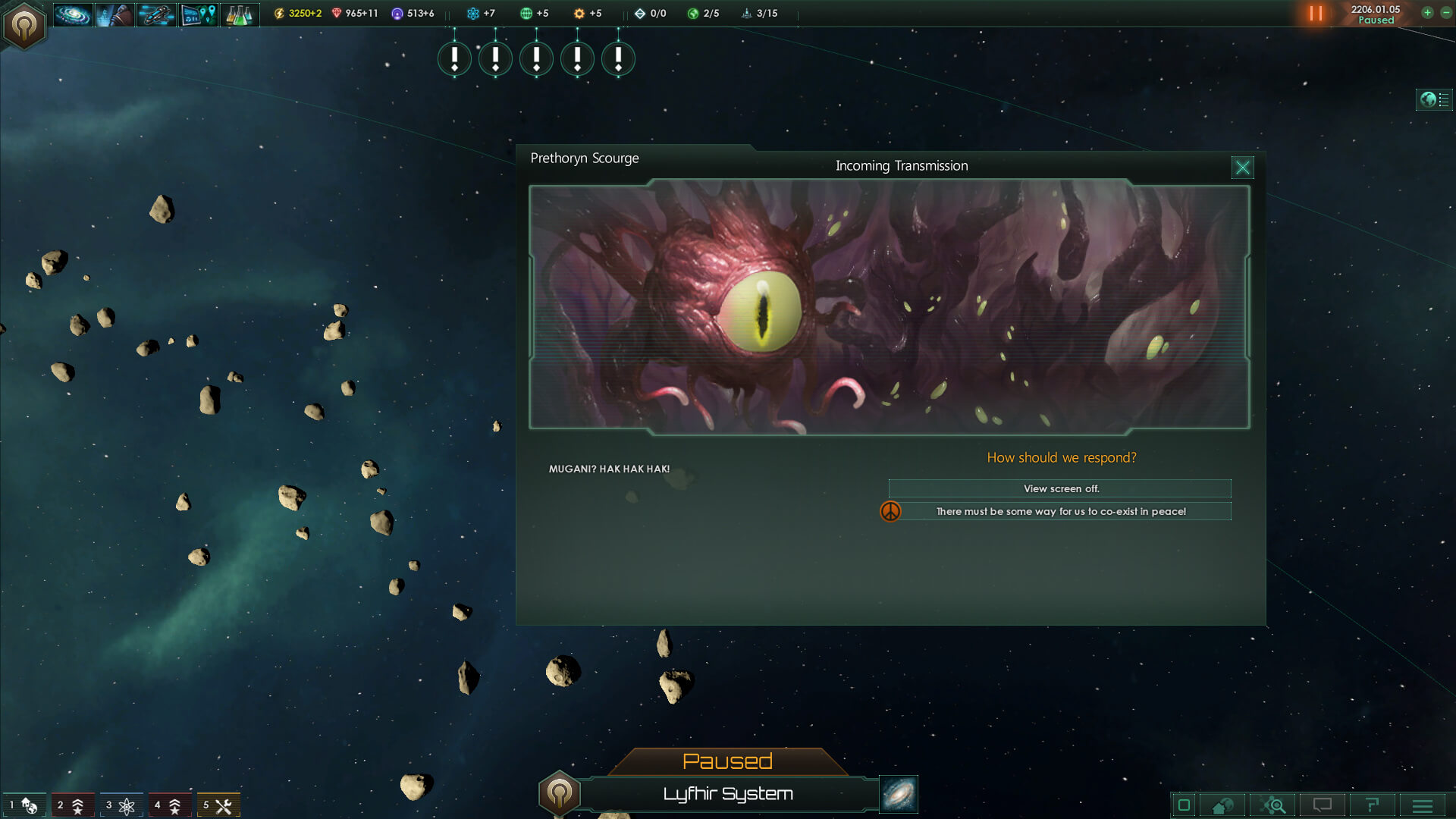
Task: Select control group 3 science ship
Action: pyautogui.click(x=121, y=805)
